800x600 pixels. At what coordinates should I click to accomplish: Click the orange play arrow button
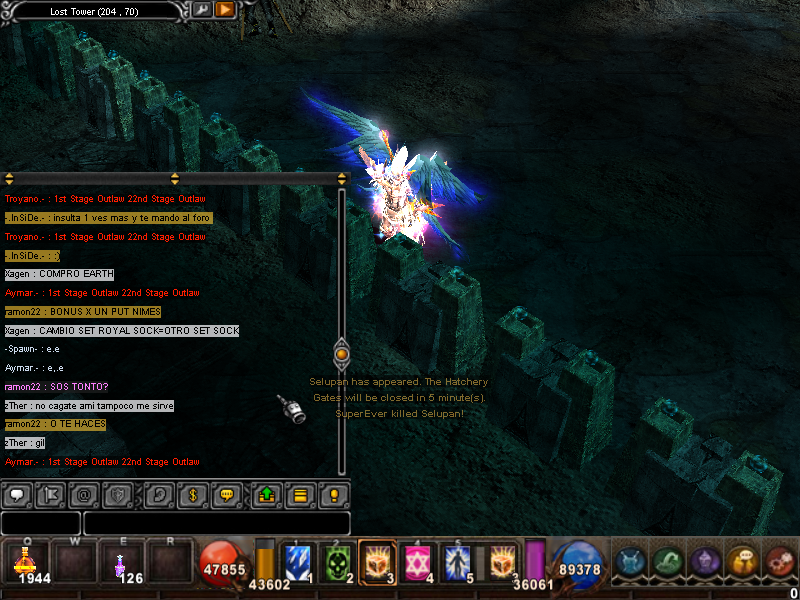click(225, 10)
